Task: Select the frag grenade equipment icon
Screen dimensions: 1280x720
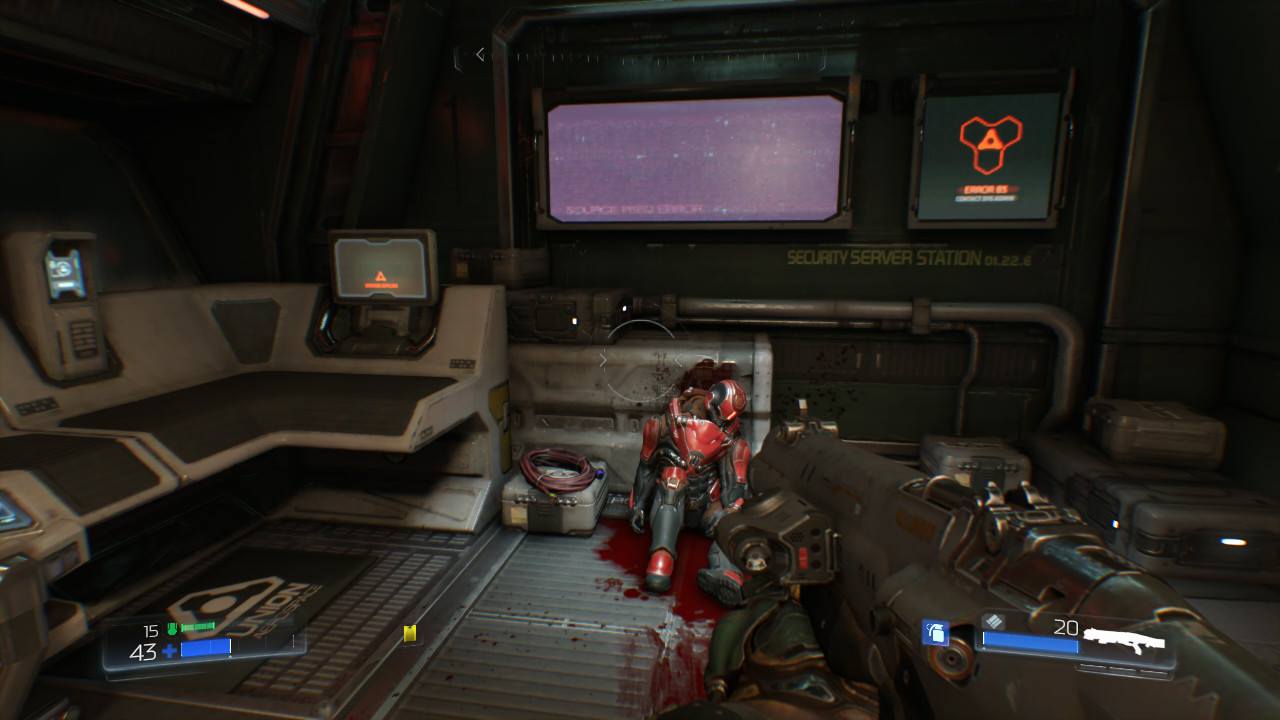Action: [x=935, y=632]
